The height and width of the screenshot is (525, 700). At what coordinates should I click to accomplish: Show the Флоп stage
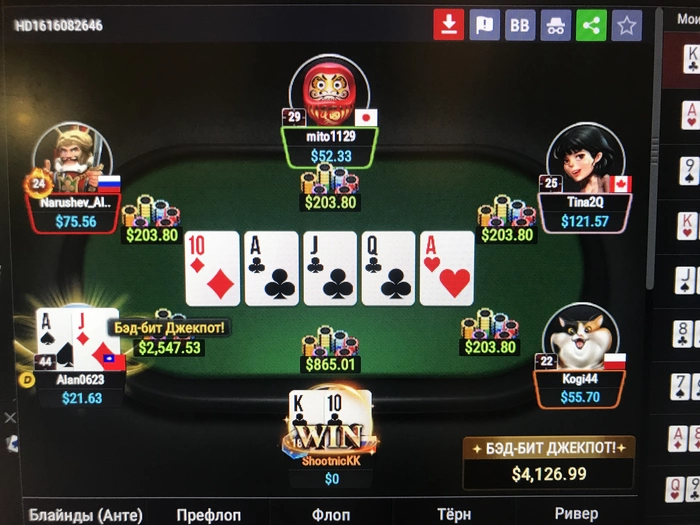331,514
